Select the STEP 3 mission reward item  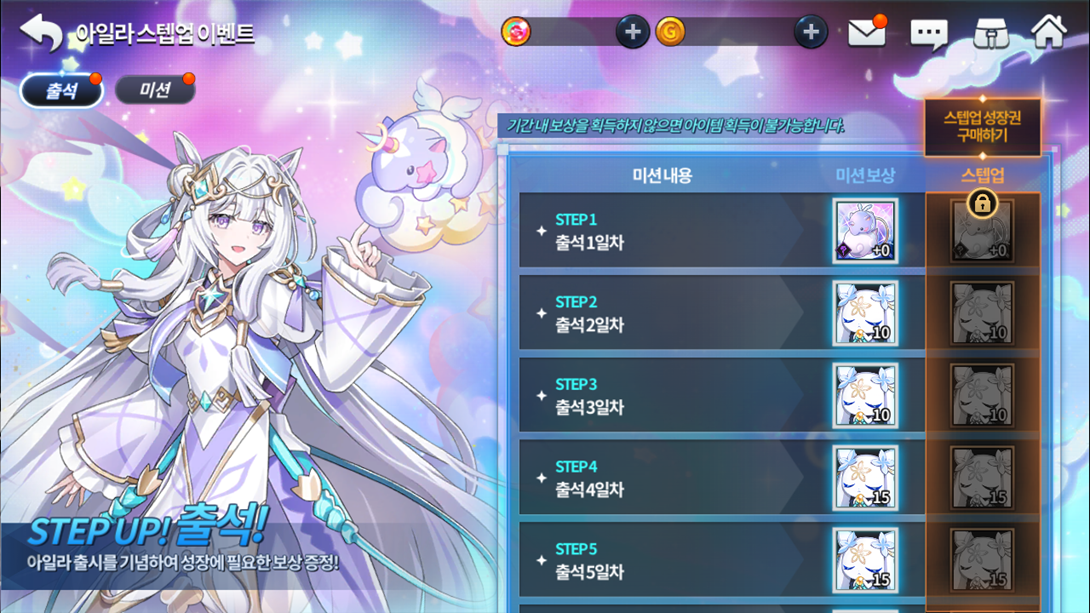point(865,396)
